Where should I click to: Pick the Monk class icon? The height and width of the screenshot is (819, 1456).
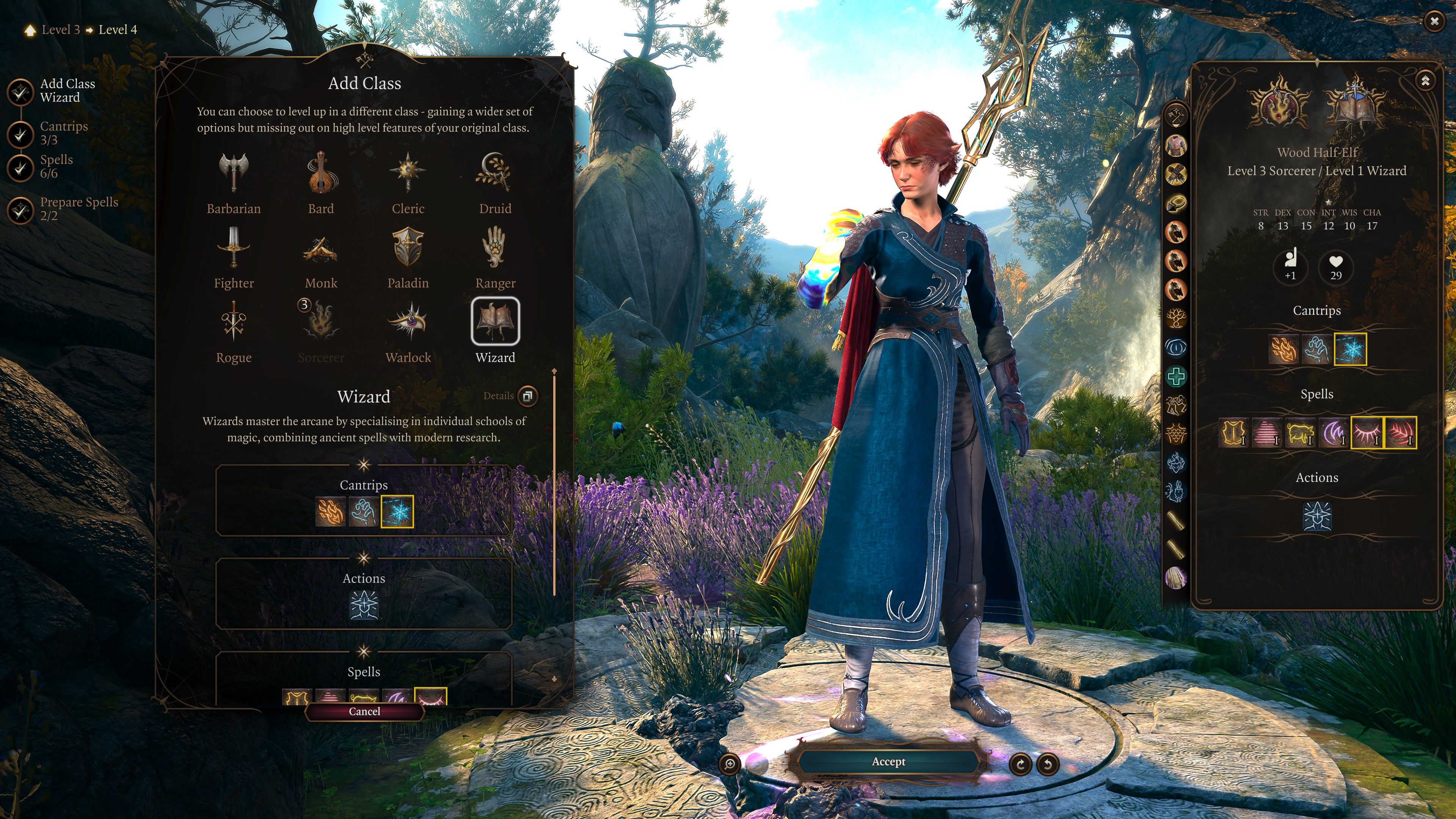pos(321,248)
